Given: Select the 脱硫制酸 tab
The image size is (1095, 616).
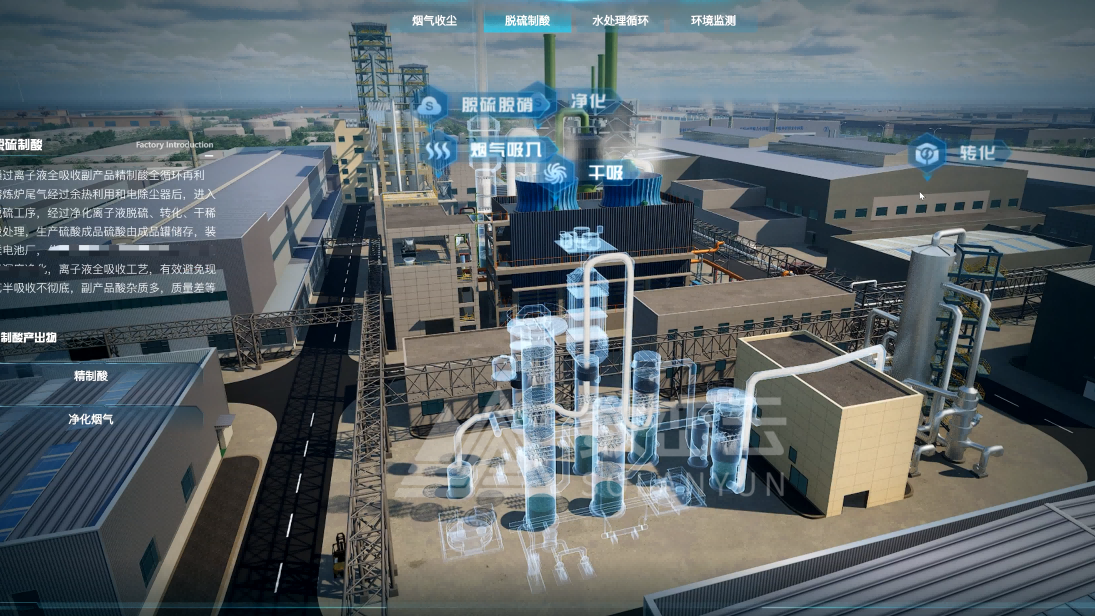Looking at the screenshot, I should click(x=527, y=21).
